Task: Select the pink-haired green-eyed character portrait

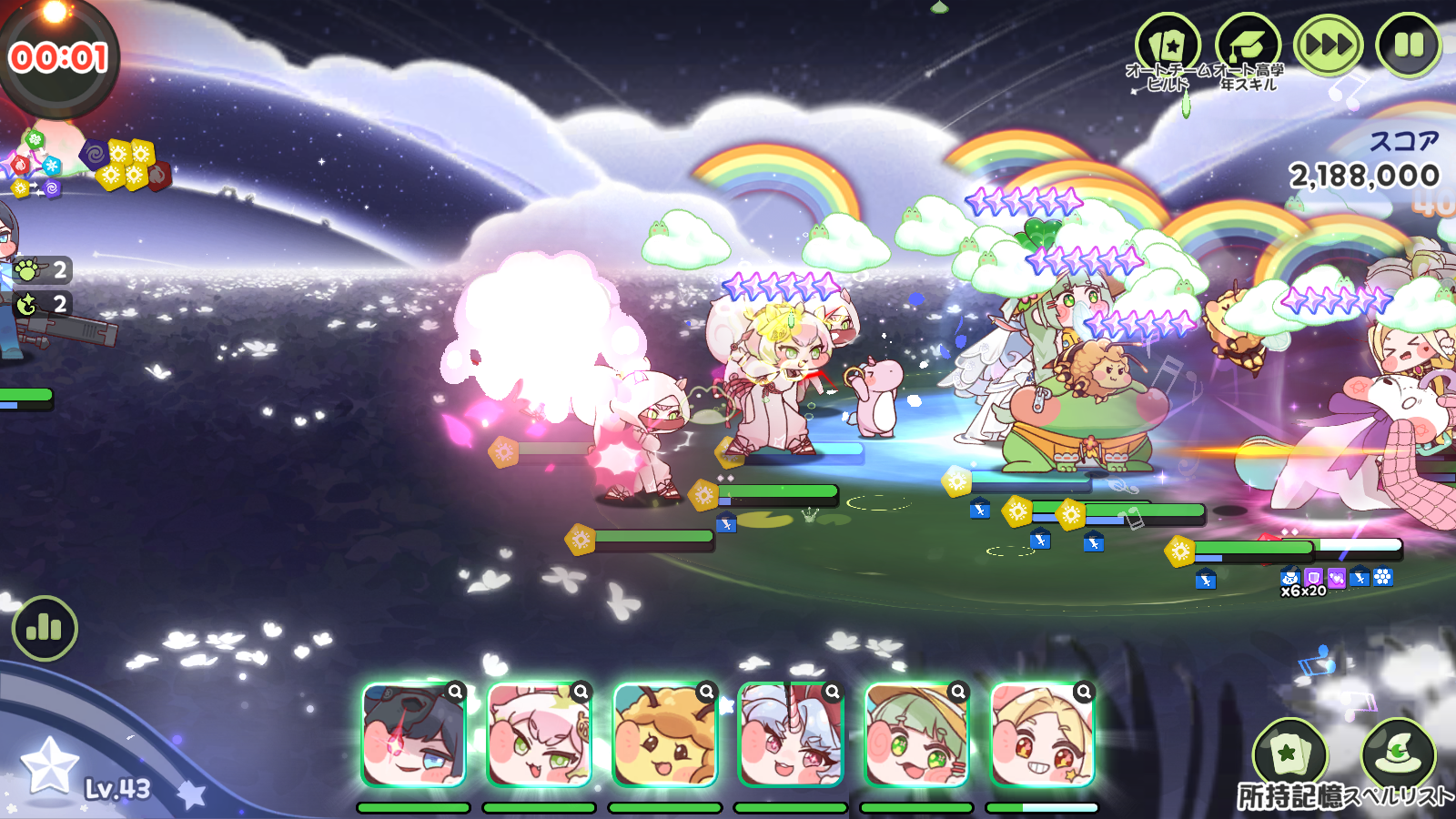Action: 539,737
